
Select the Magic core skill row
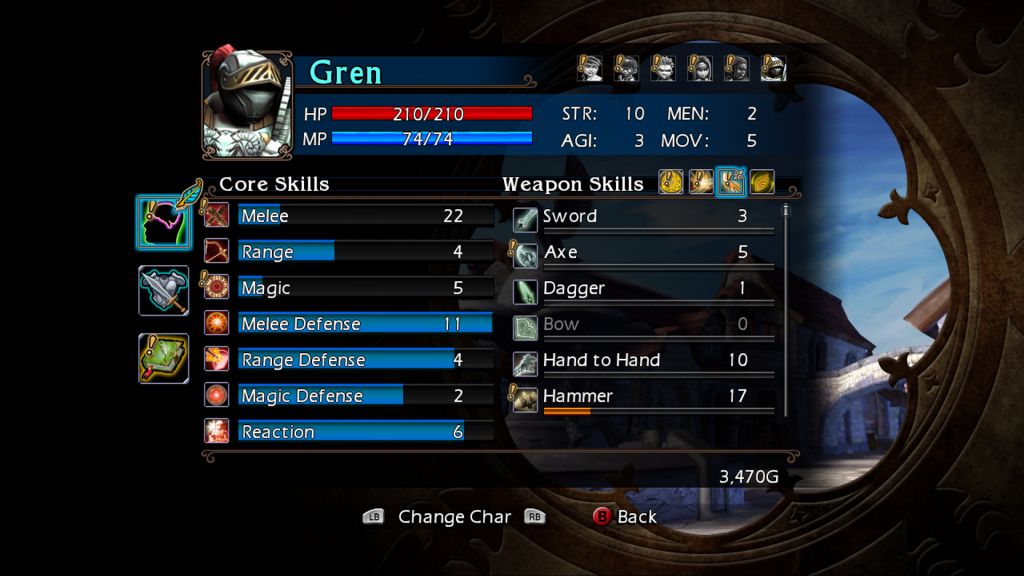click(350, 288)
